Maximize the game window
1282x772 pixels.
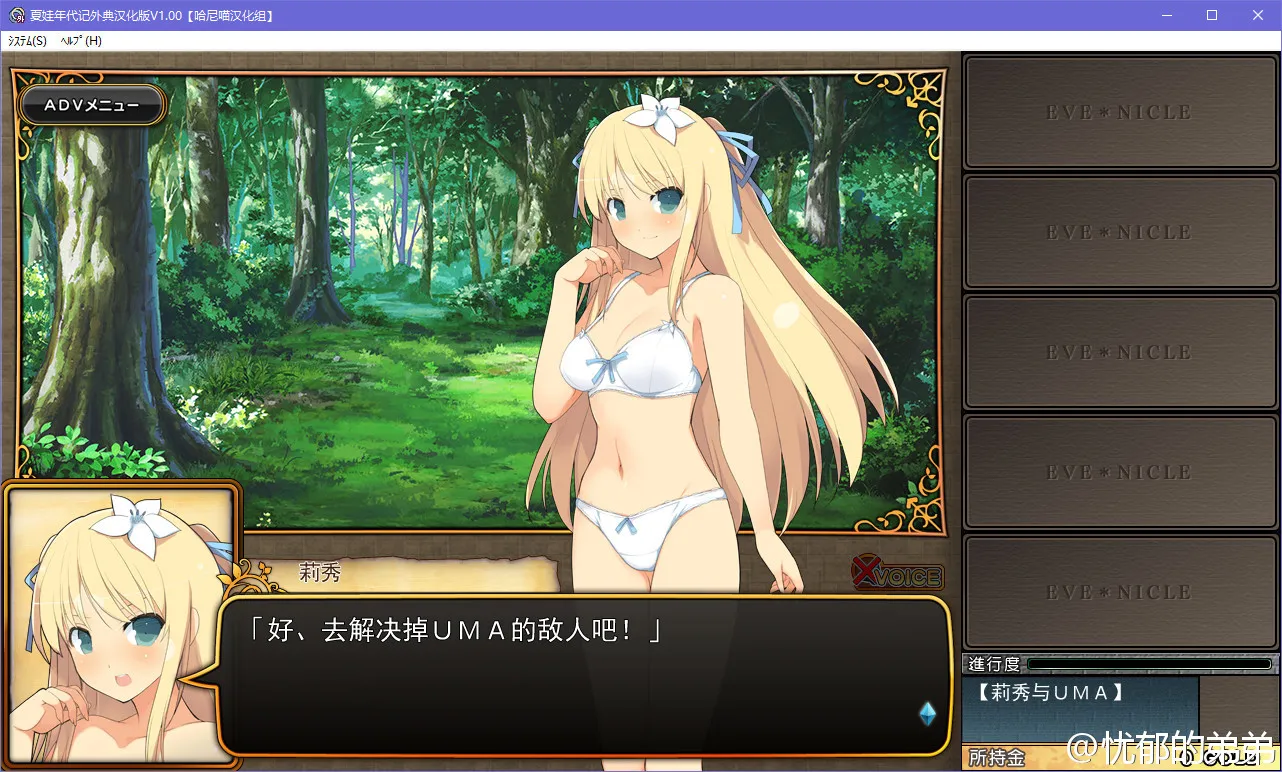(1212, 15)
